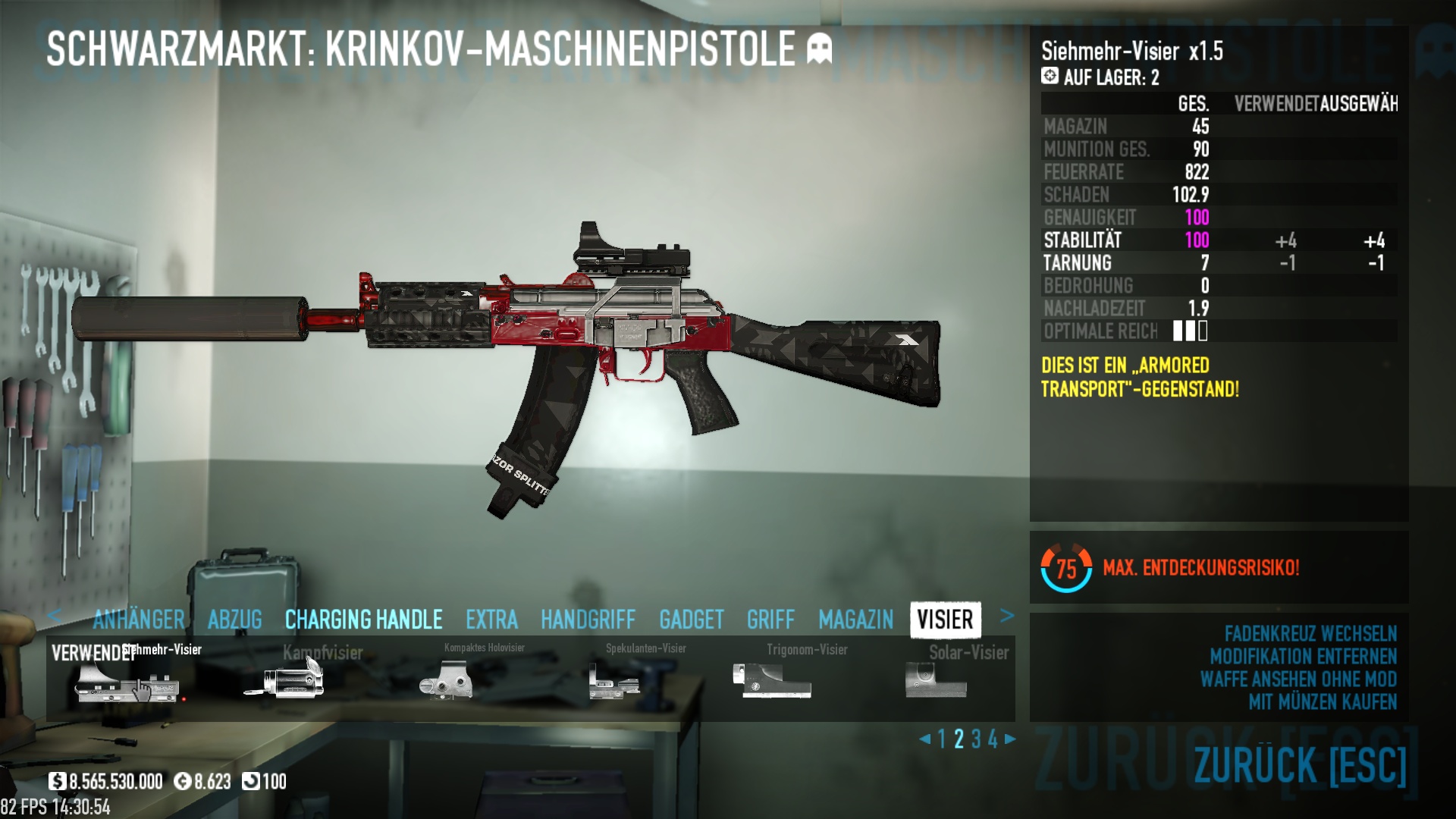The image size is (1456, 819).
Task: Switch to the Extra tab
Action: tap(491, 620)
